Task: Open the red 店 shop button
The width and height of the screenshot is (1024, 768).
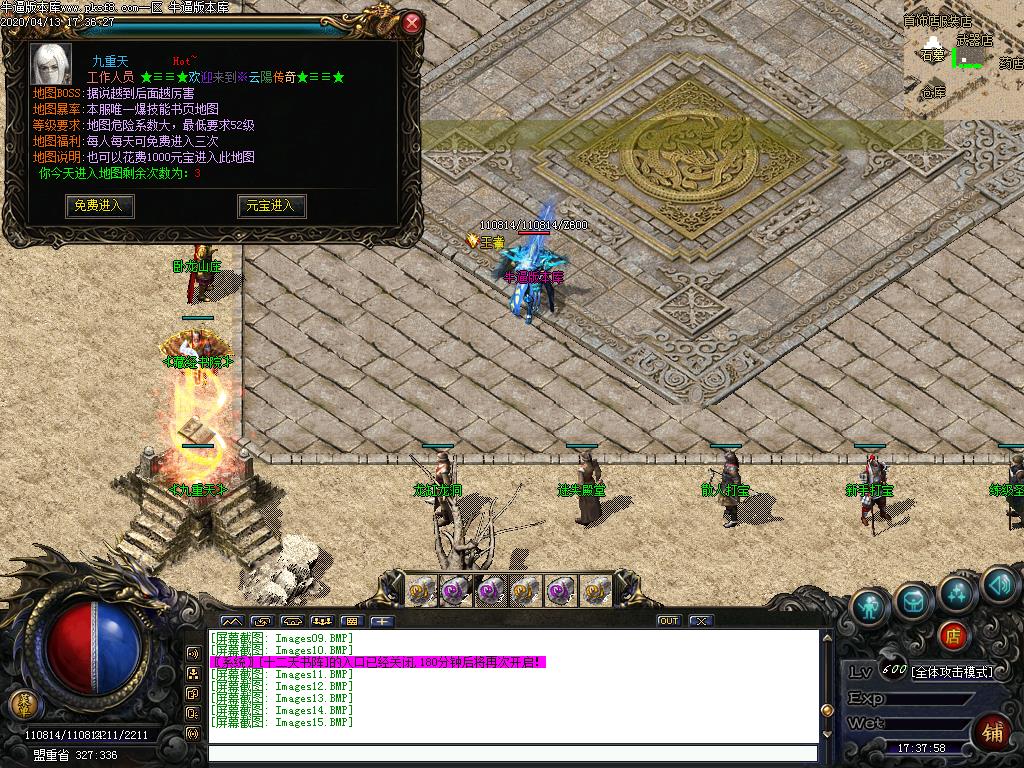Action: pyautogui.click(x=953, y=634)
